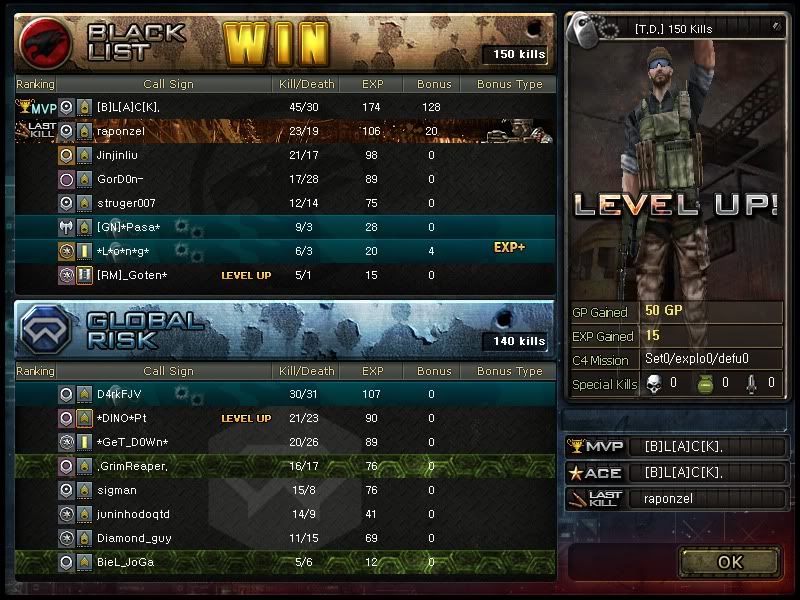This screenshot has width=800, height=600.
Task: Confirm results with the OK button
Action: (x=729, y=561)
